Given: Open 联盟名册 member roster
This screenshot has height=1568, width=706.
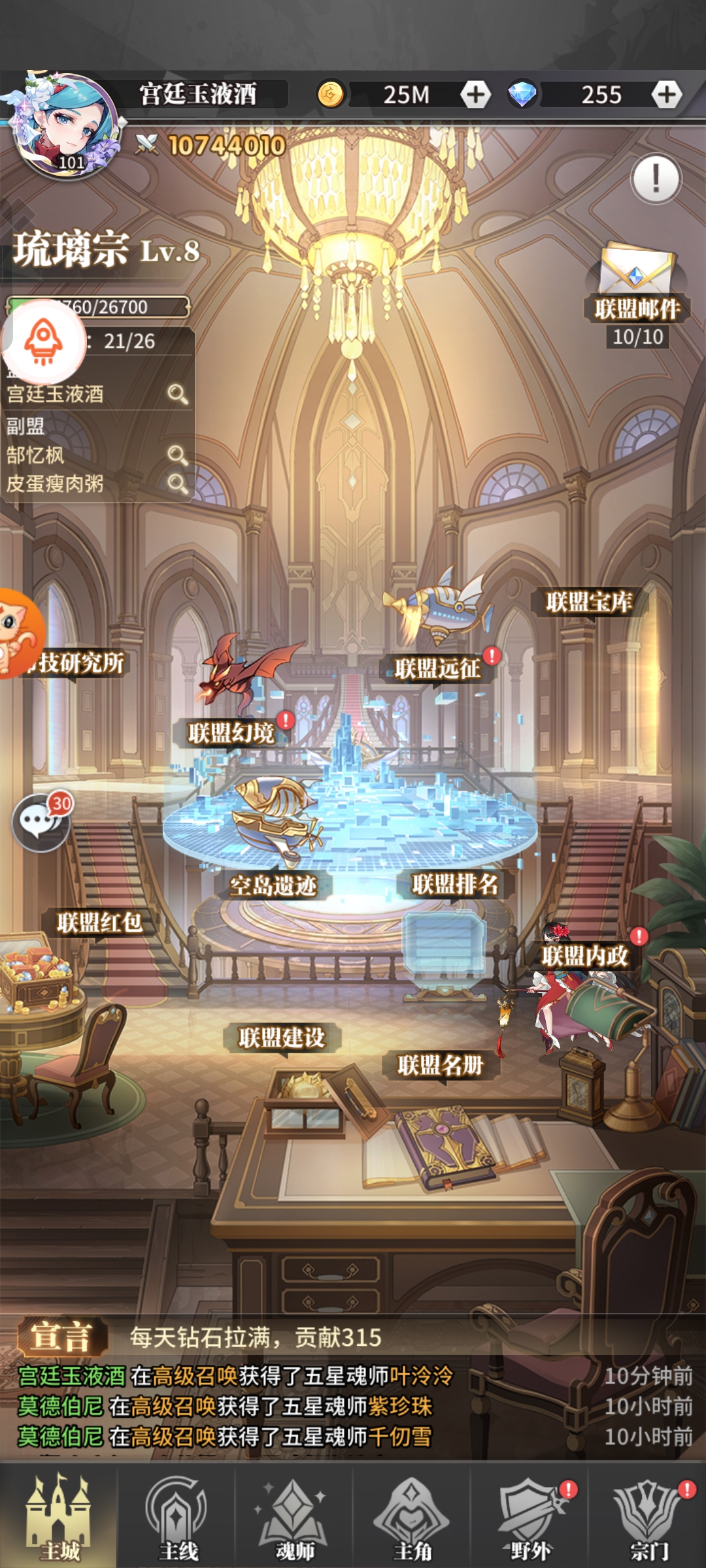Looking at the screenshot, I should [x=441, y=1066].
